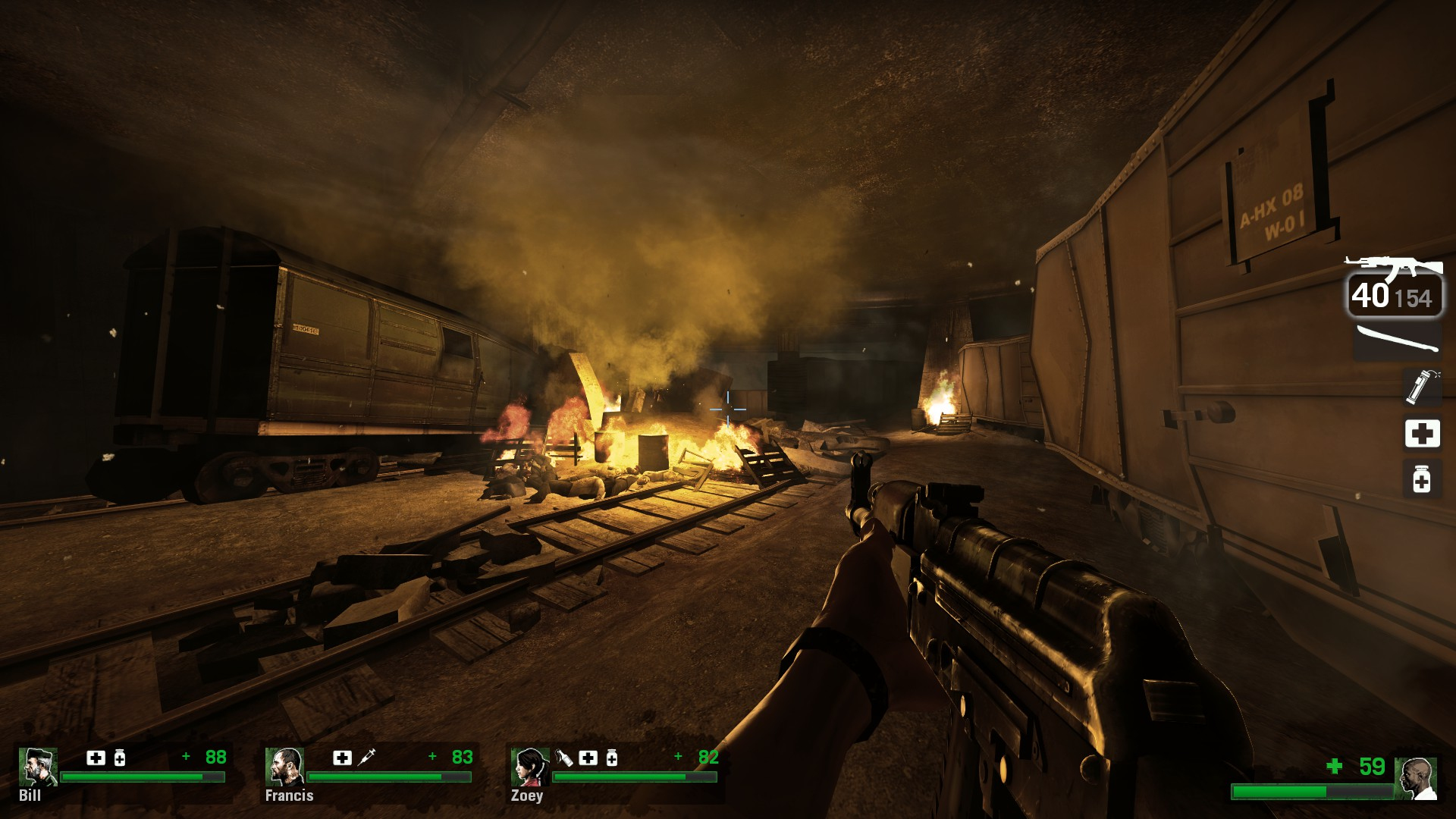Click Zoey's teammate portrait
This screenshot has width=1456, height=819.
[530, 767]
